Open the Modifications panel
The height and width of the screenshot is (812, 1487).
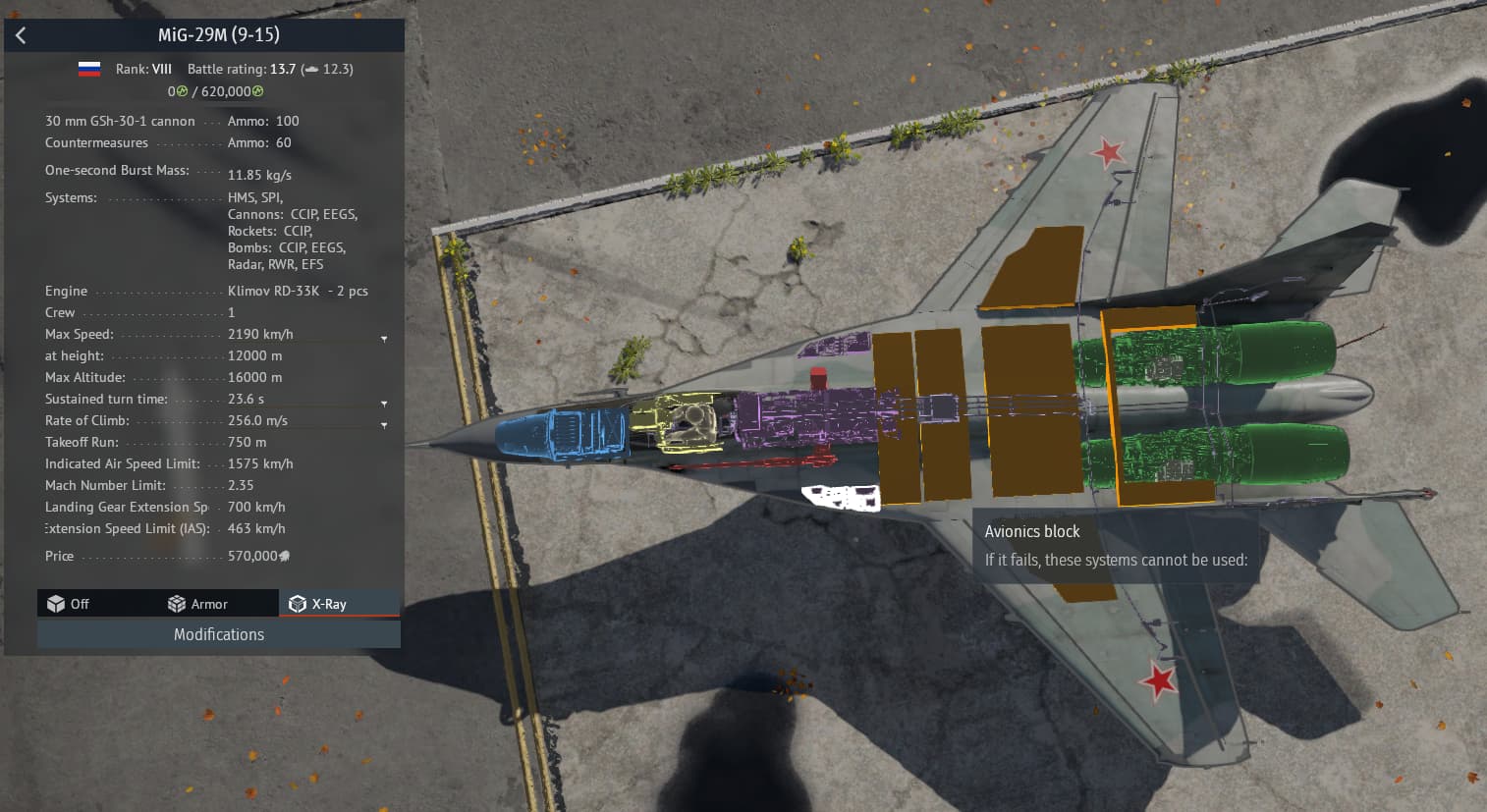218,634
